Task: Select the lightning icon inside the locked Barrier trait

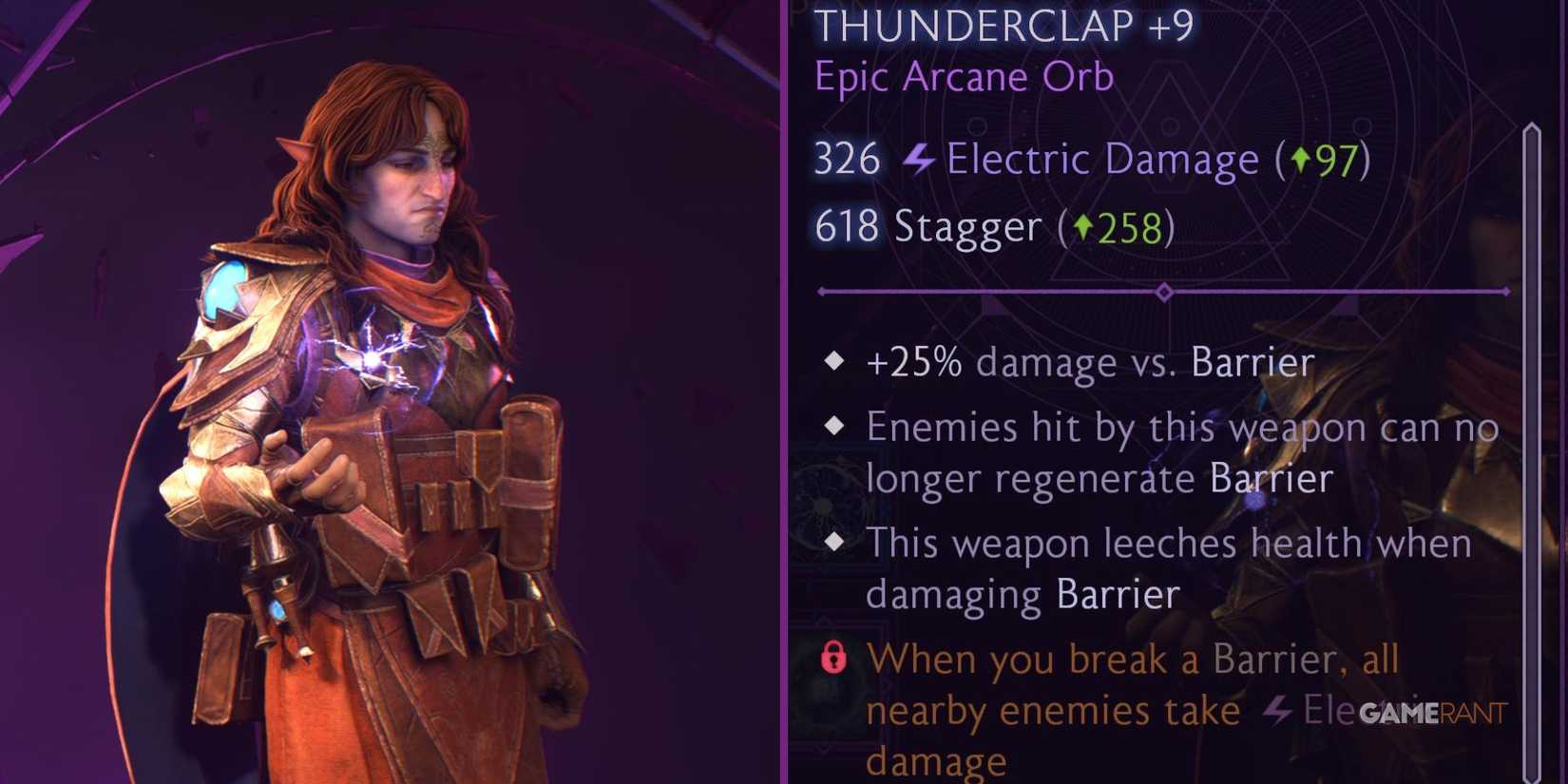Action: [x=1277, y=709]
